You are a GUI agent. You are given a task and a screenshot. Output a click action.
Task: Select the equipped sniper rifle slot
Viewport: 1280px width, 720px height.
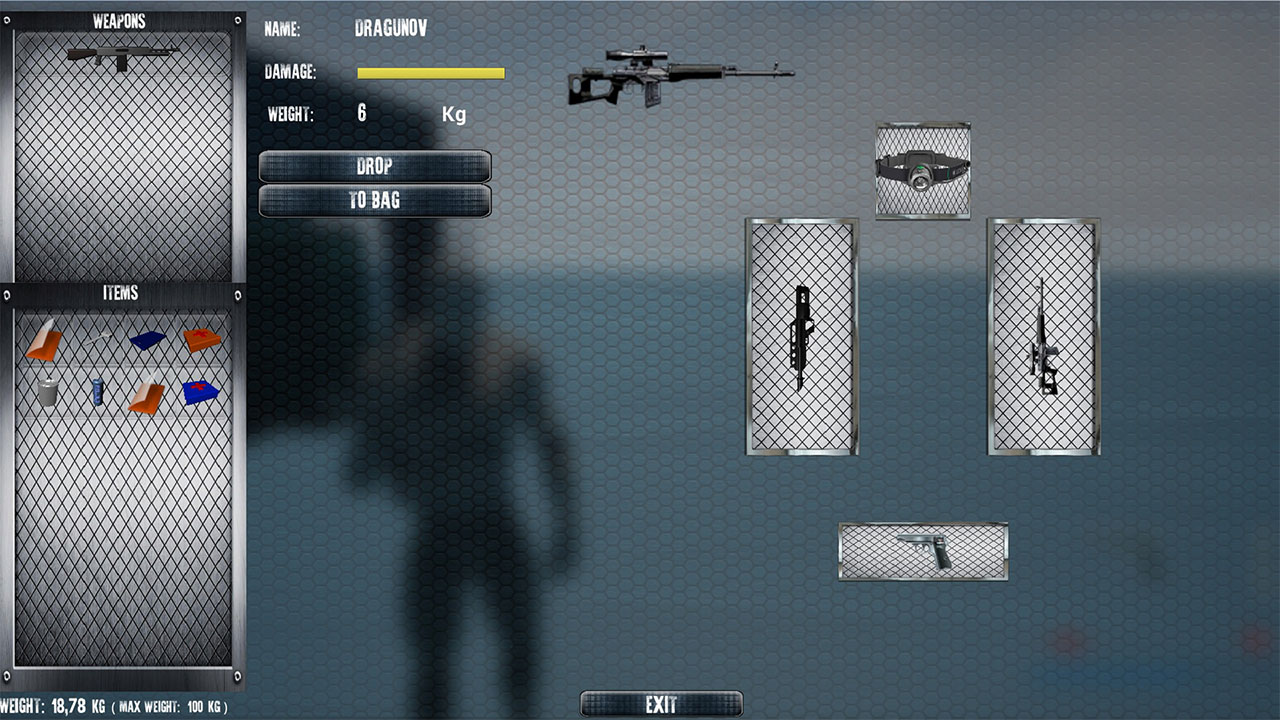coord(1043,337)
